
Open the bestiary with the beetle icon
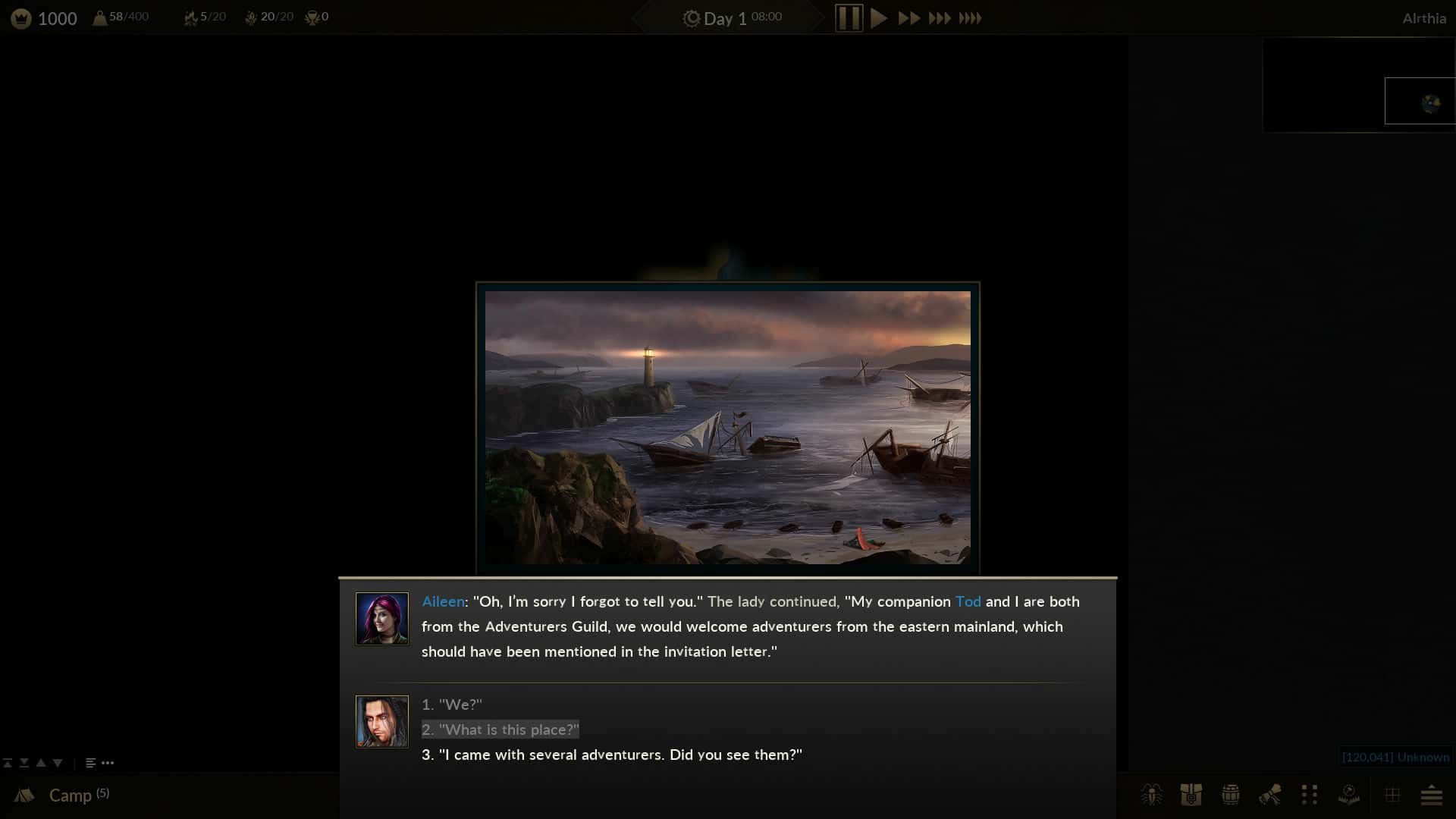click(x=1153, y=795)
